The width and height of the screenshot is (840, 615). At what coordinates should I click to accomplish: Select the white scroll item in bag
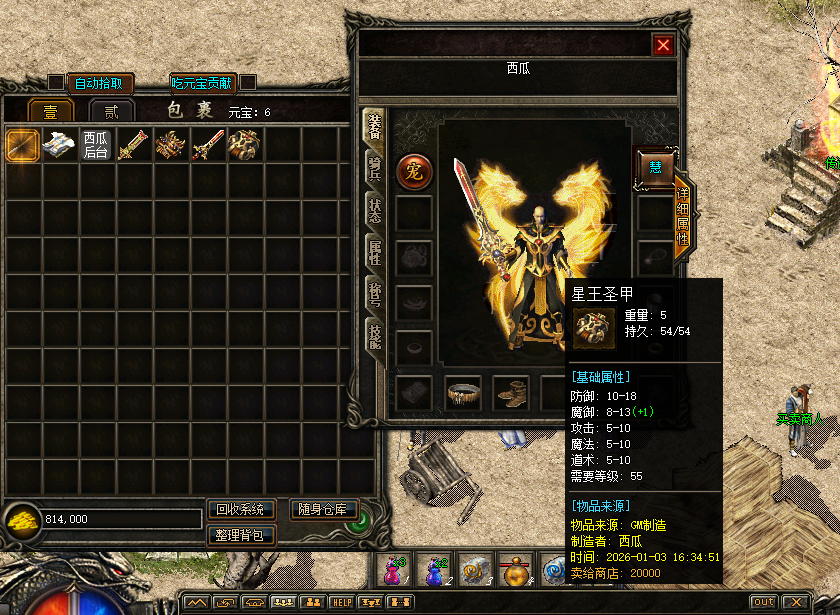pos(59,145)
